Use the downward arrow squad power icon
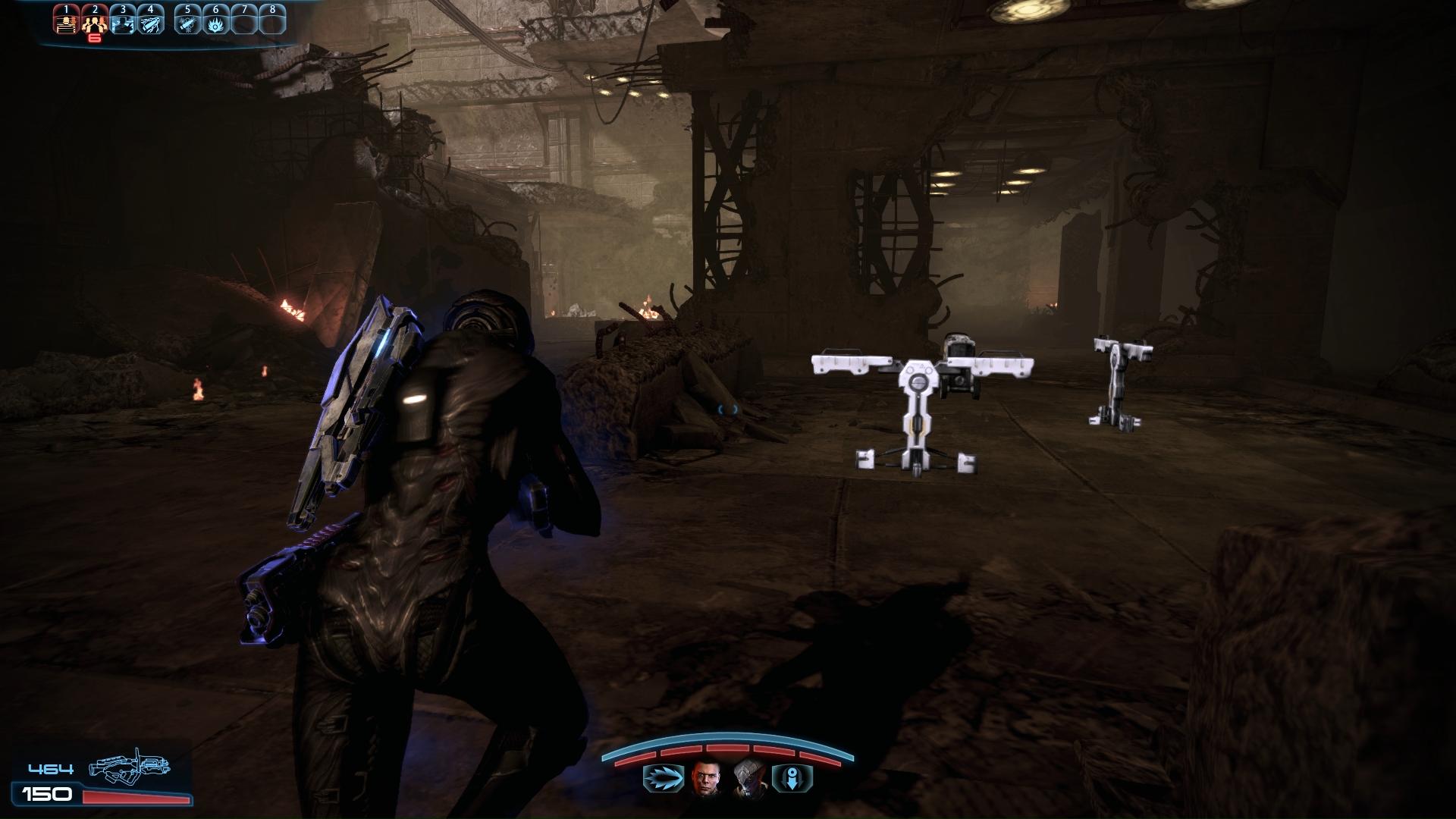The image size is (1456, 819). coord(792,778)
